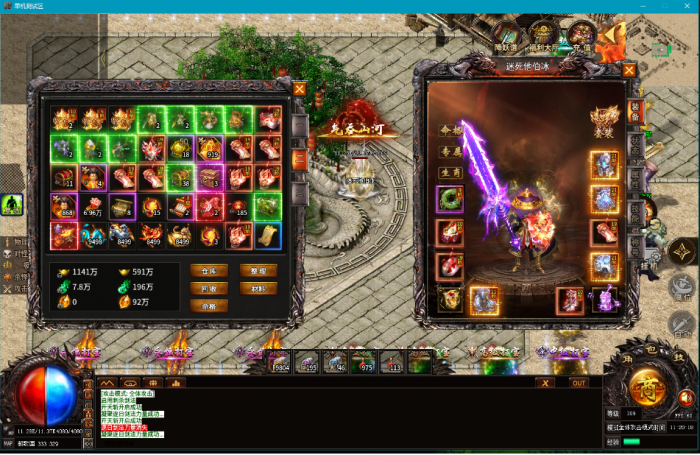
Task: Use the hotbar item with count 9804
Action: click(279, 362)
